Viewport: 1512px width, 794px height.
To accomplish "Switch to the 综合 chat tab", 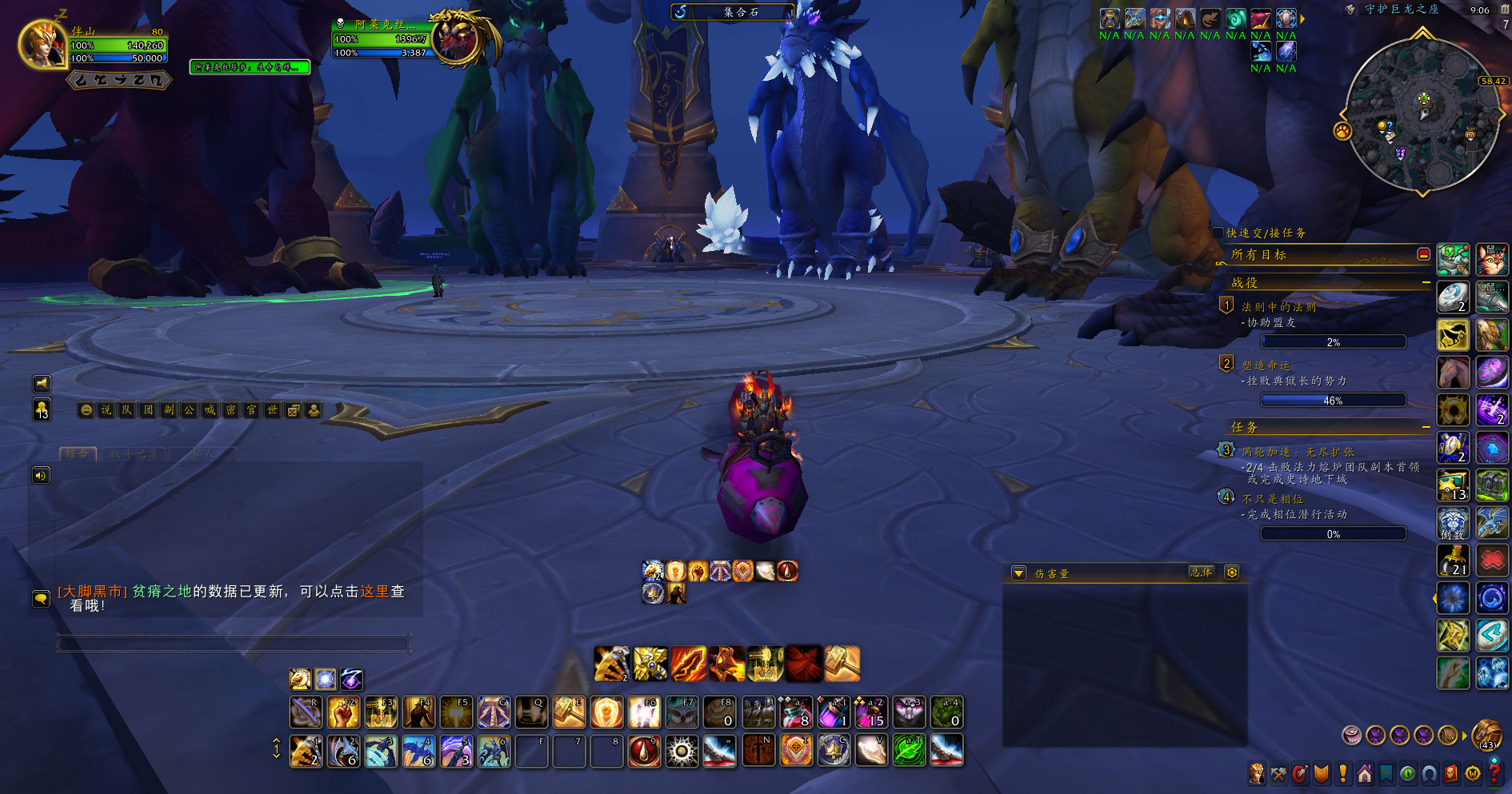I will click(x=78, y=453).
